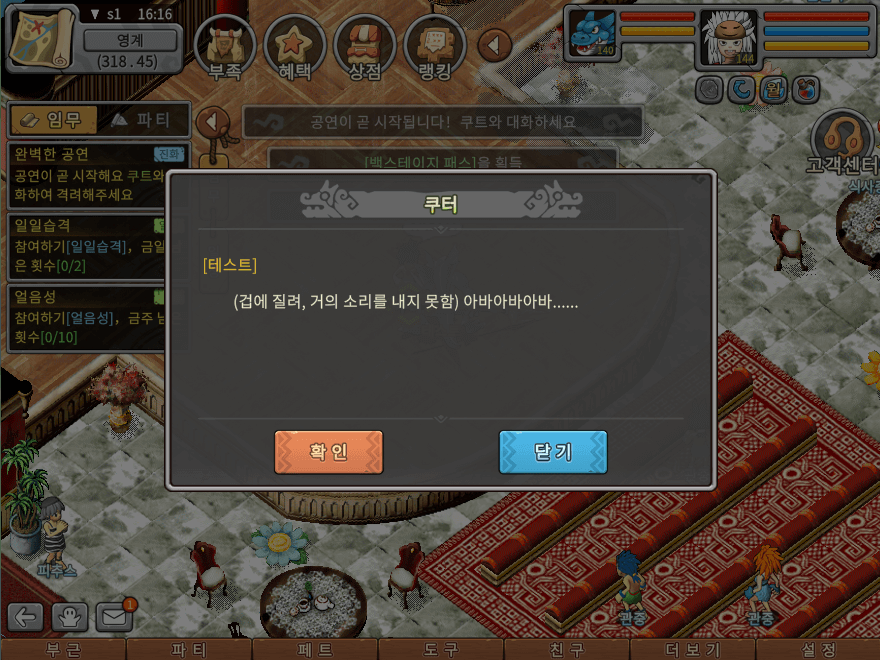Image resolution: width=880 pixels, height=660 pixels.
Task: Open the 펫 pet menu in bottom bar
Action: (314, 650)
